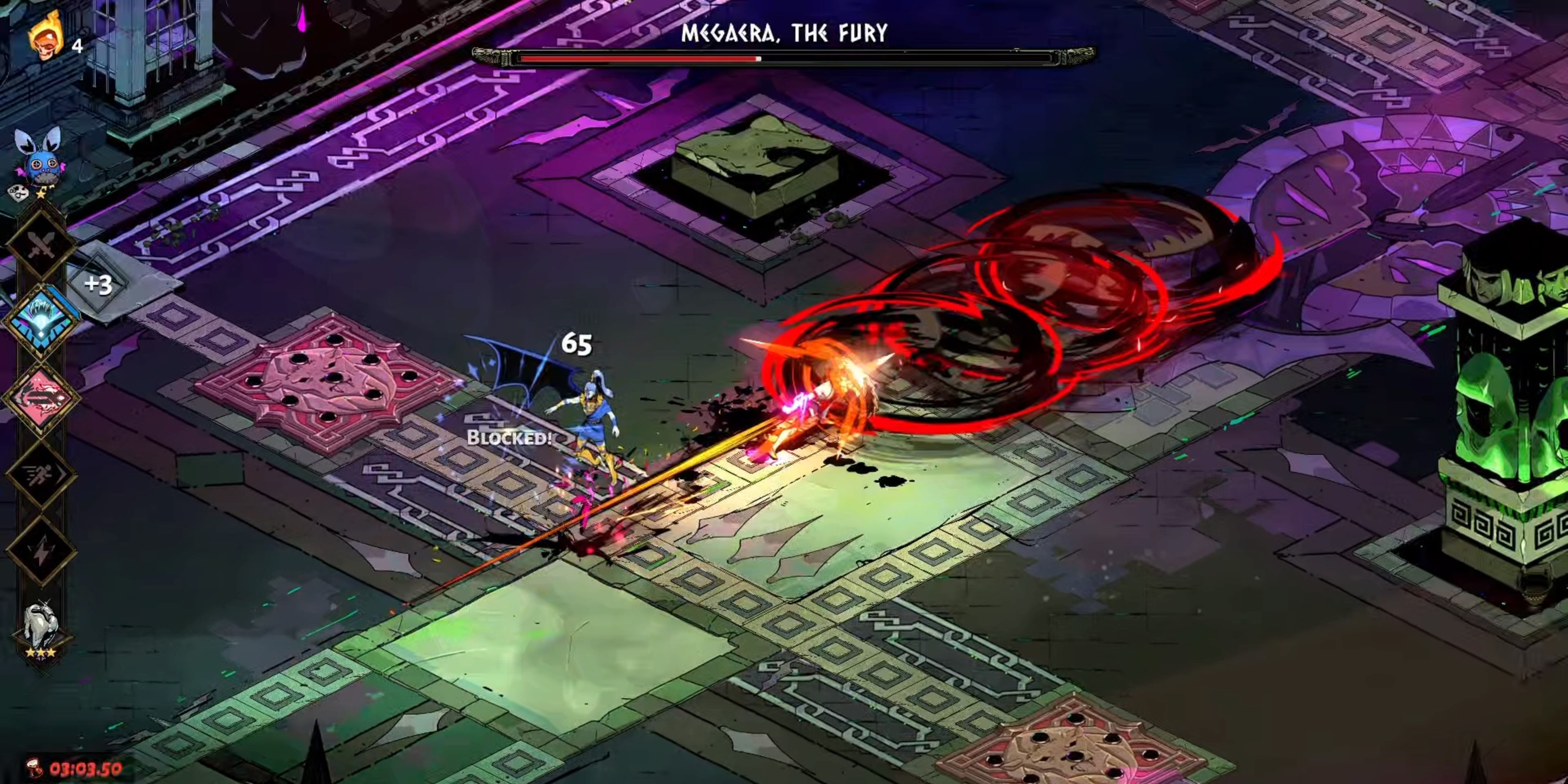Open the +3 additional boons indicator
This screenshot has width=1568, height=784.
point(98,284)
